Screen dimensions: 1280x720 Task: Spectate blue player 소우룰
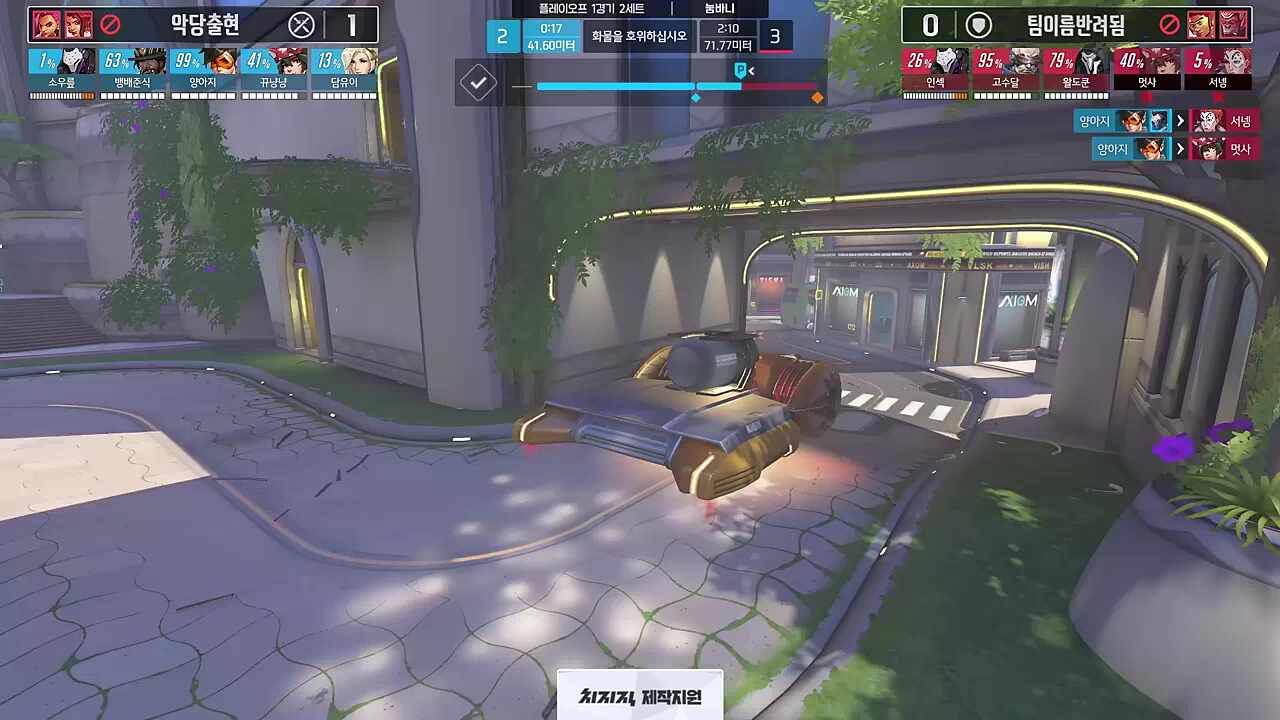click(62, 72)
